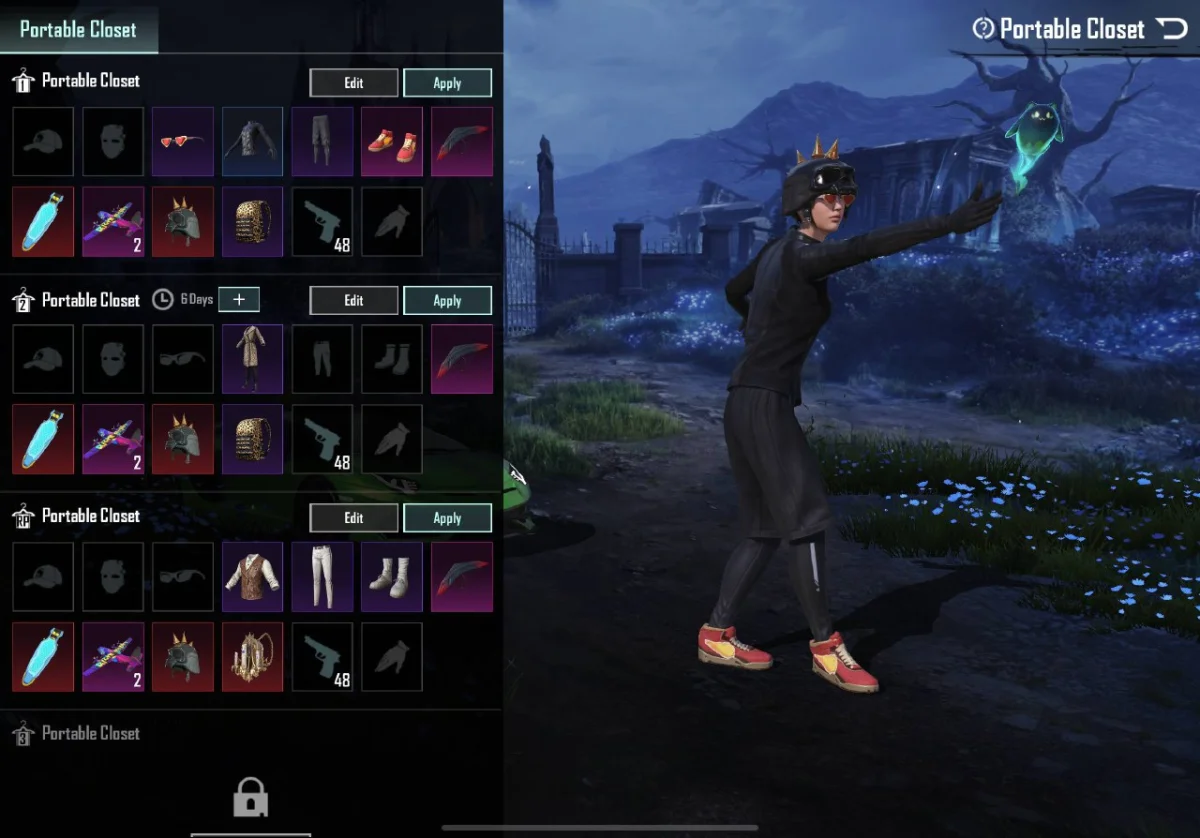Viewport: 1200px width, 838px height.
Task: Go back using the return arrow
Action: pos(1171,29)
